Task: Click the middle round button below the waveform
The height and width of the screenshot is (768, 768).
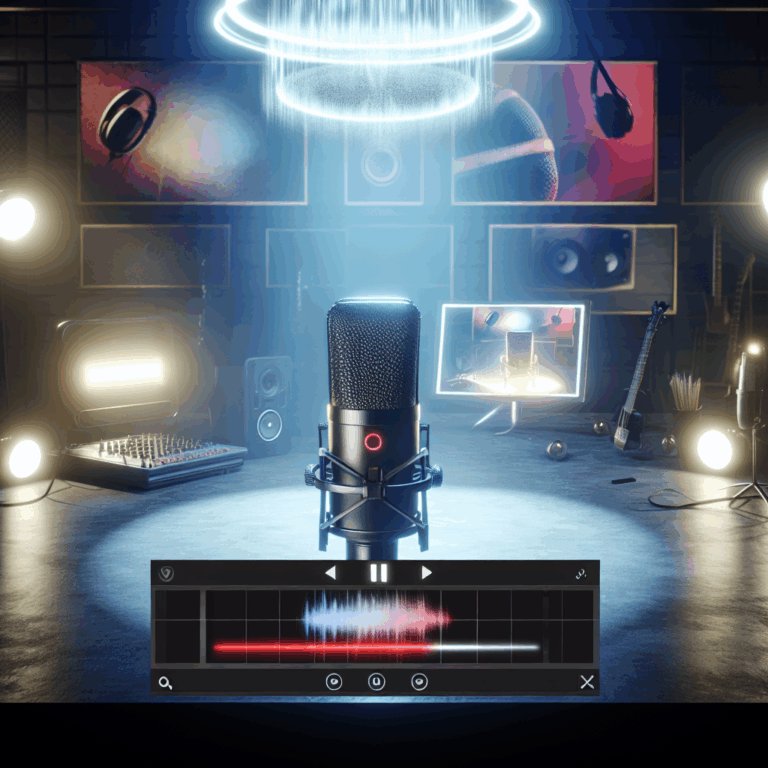Action: coord(377,682)
